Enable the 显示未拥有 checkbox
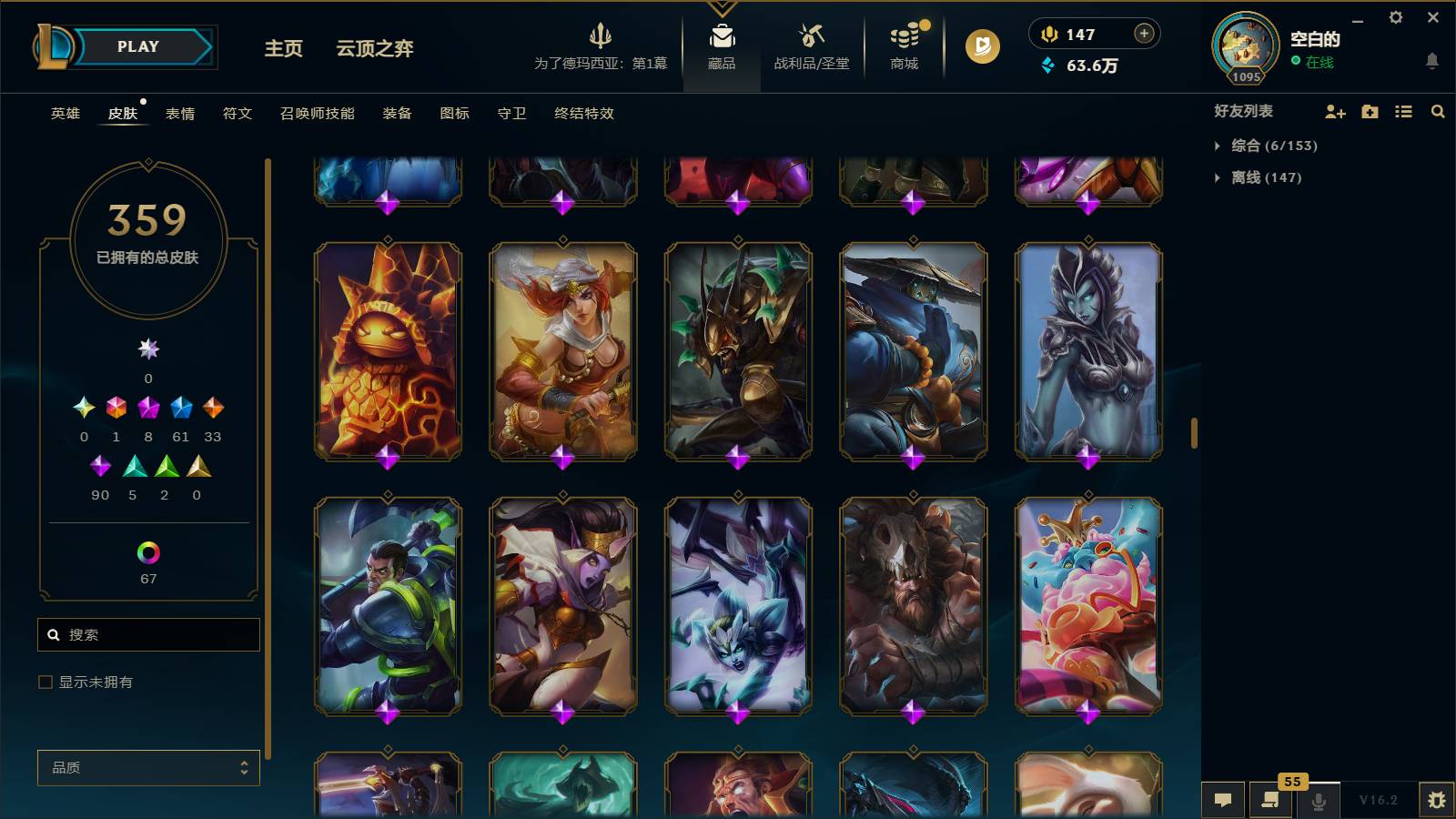This screenshot has width=1456, height=819. click(x=44, y=681)
